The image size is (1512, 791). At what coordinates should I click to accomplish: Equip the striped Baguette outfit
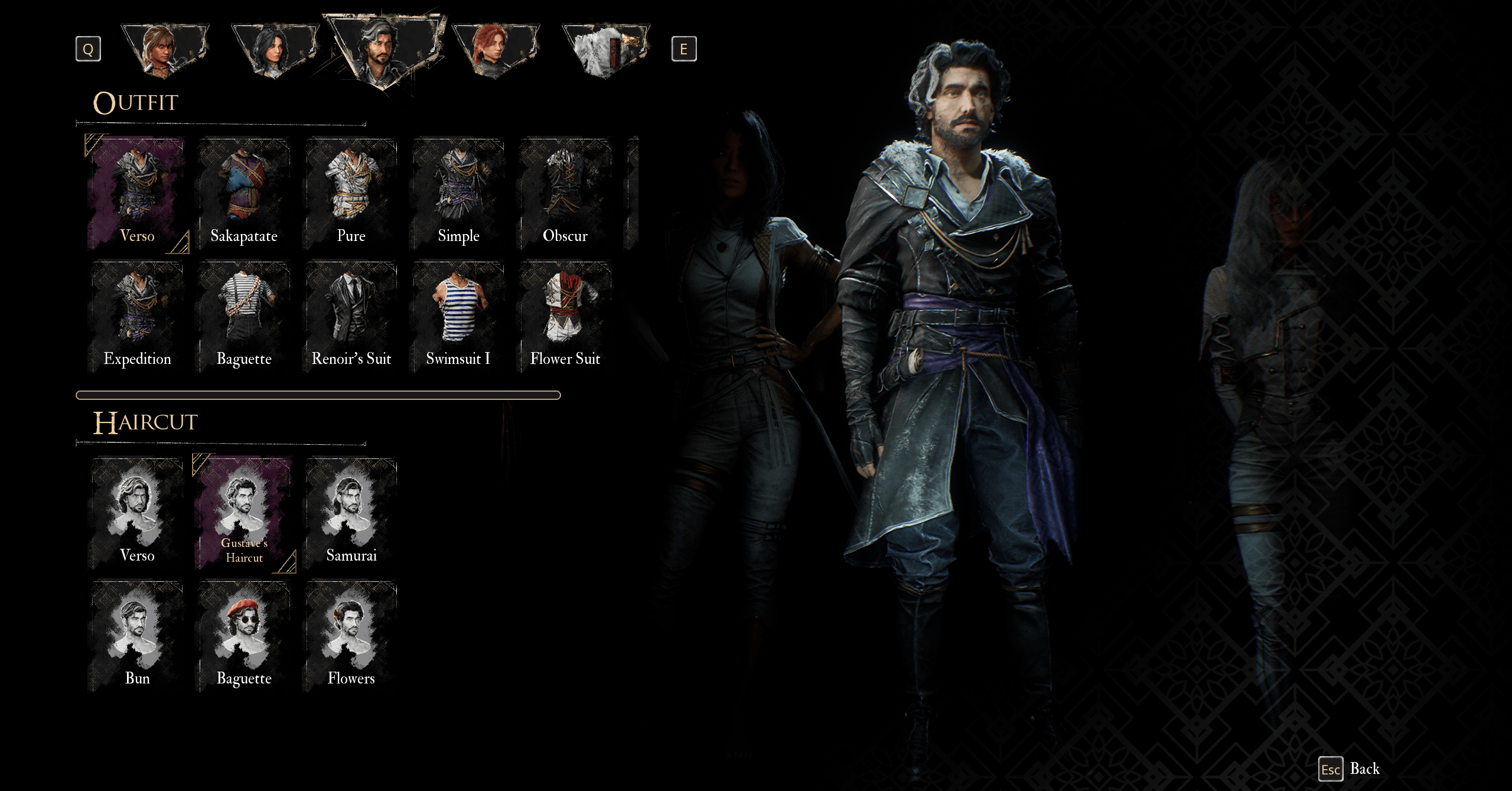[x=244, y=317]
